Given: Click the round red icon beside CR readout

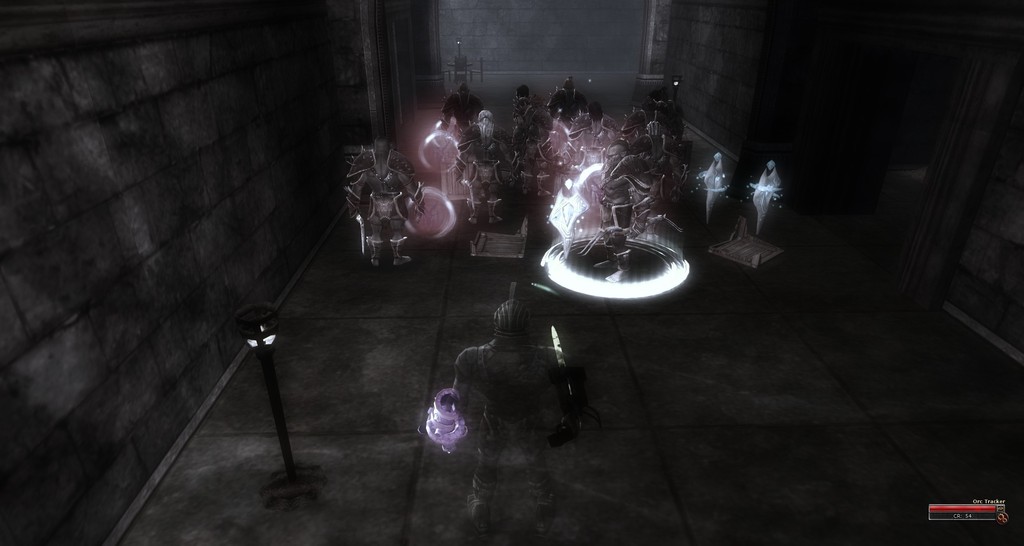Looking at the screenshot, I should click(1002, 518).
